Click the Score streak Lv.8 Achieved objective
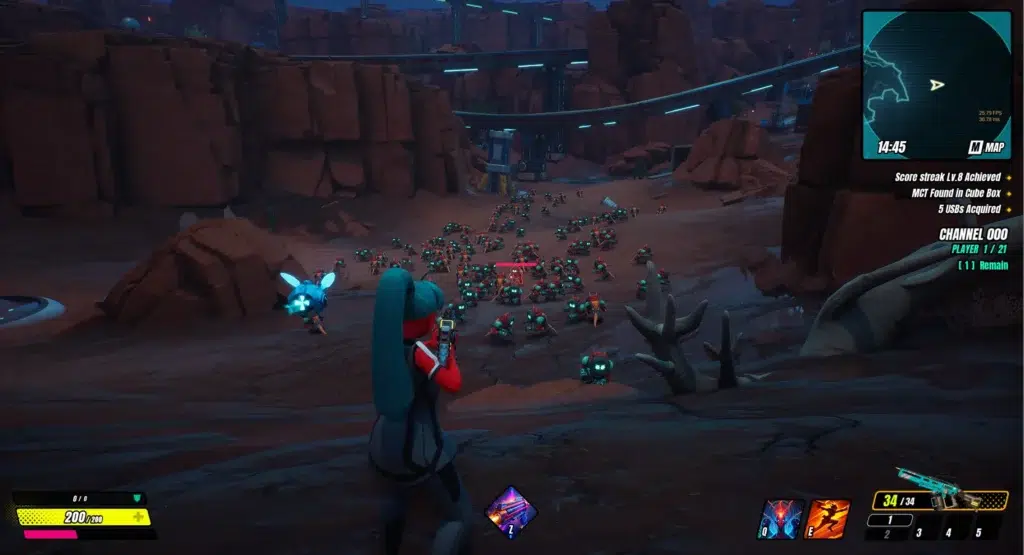Viewport: 1024px width, 555px height. [948, 177]
